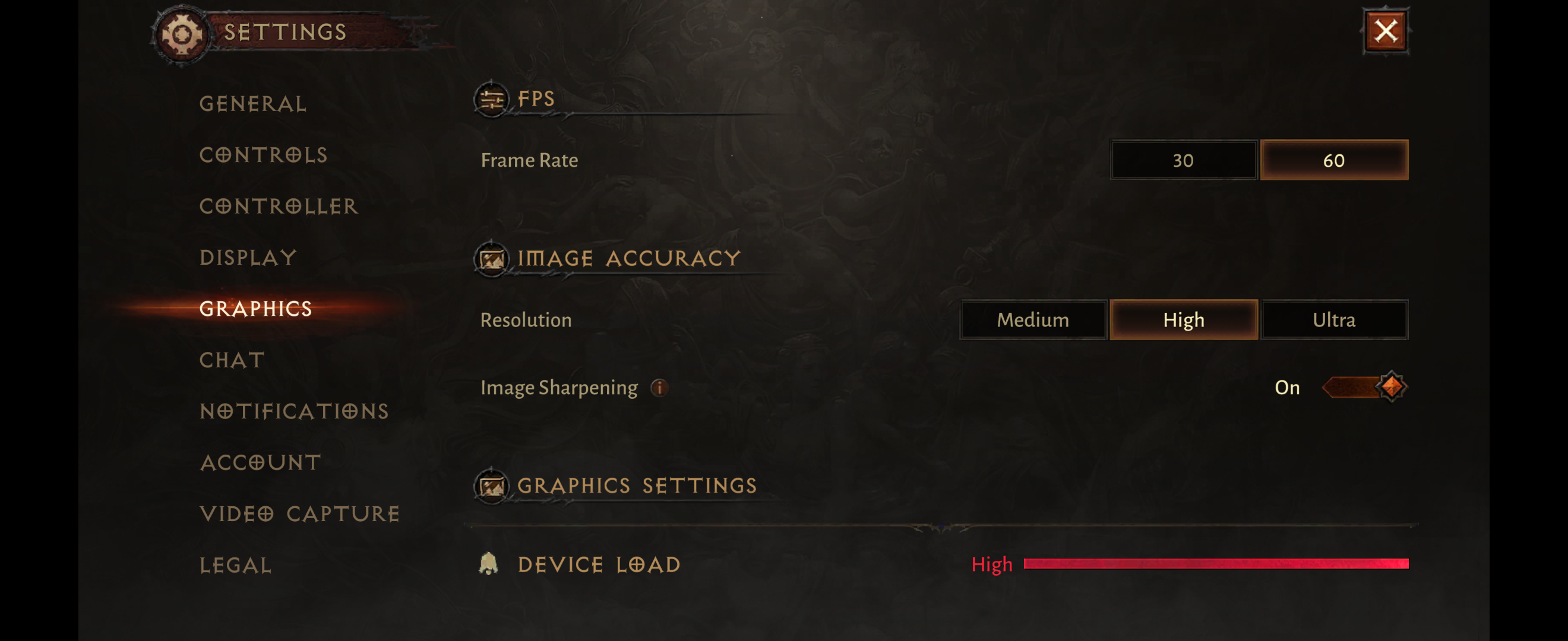Show the Notifications settings
Screen dimensions: 1568x641
294,412
